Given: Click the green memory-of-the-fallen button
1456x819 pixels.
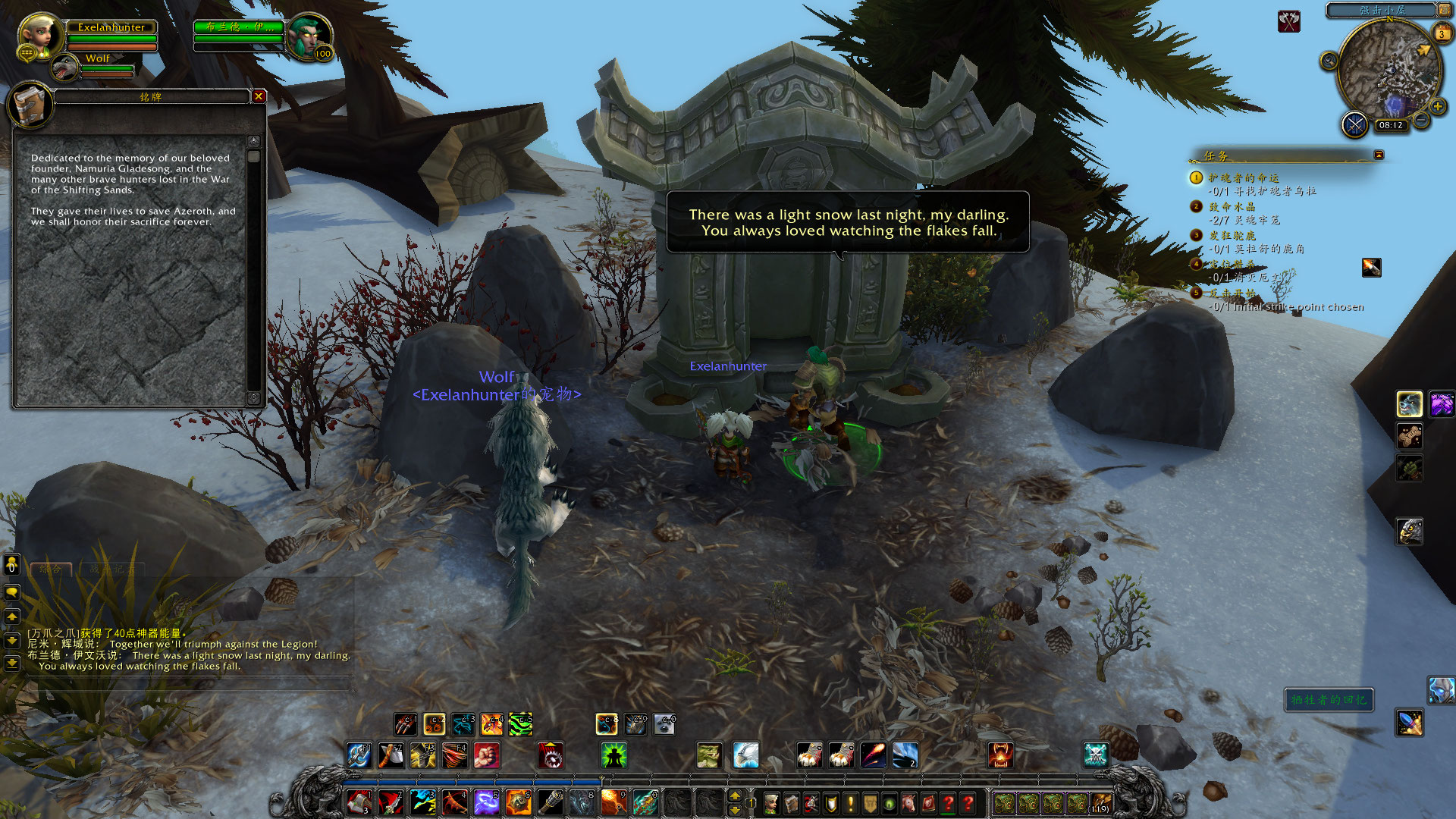Looking at the screenshot, I should [x=1329, y=700].
